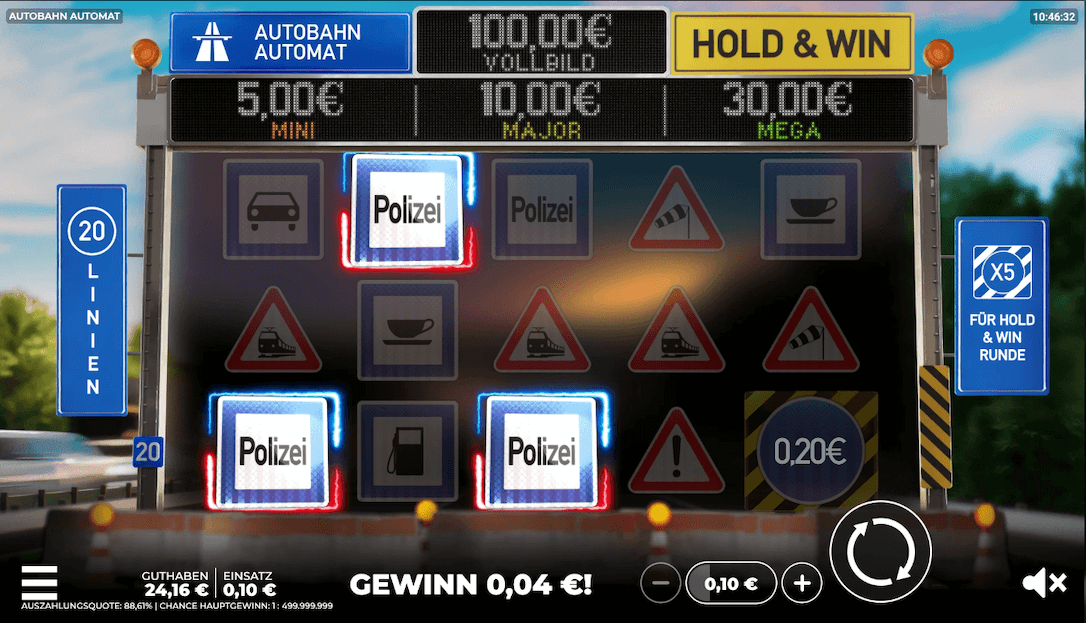The height and width of the screenshot is (623, 1086).
Task: Click the 20 Linien paylines sign
Action: point(92,299)
